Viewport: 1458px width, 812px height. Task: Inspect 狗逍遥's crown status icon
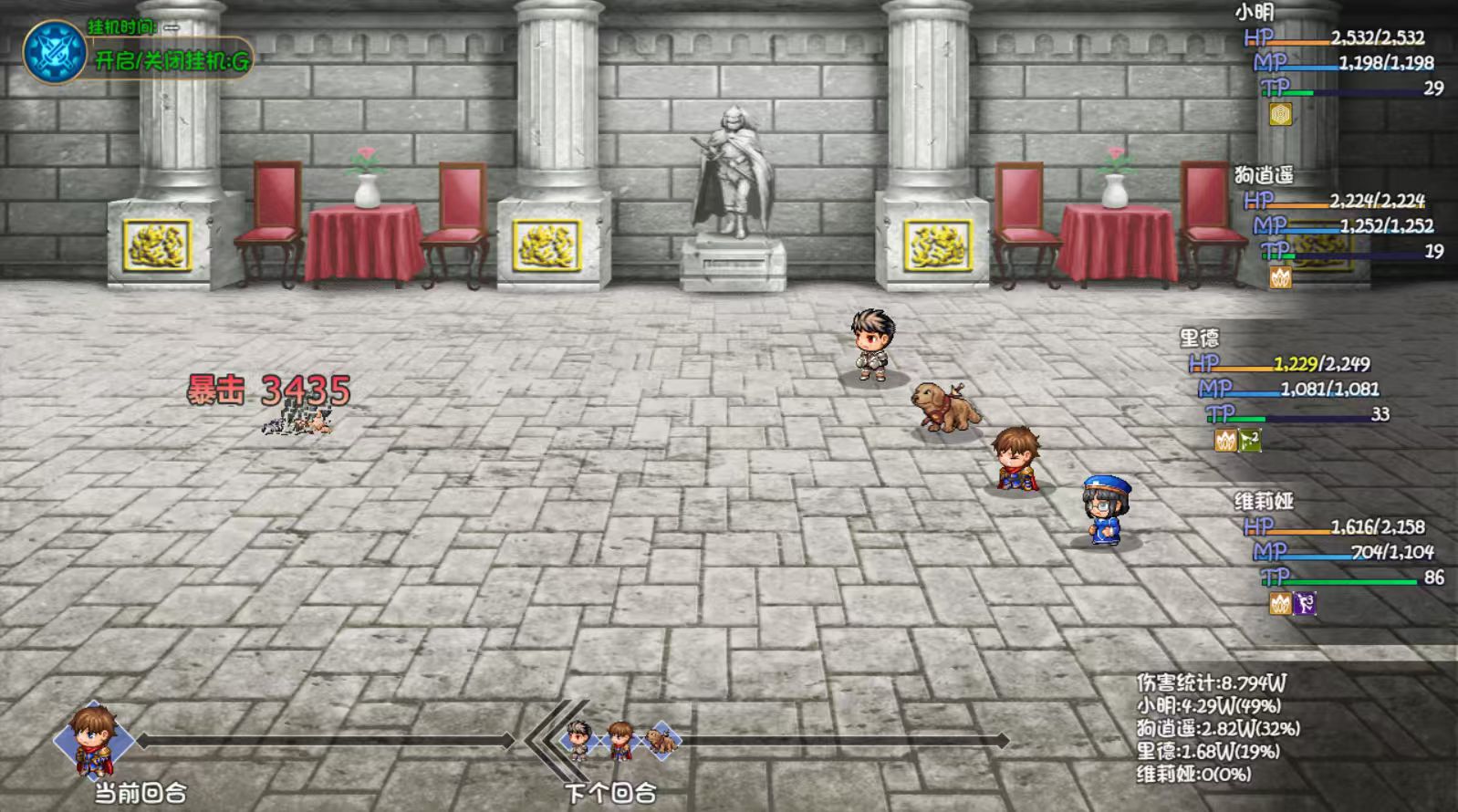[1281, 277]
